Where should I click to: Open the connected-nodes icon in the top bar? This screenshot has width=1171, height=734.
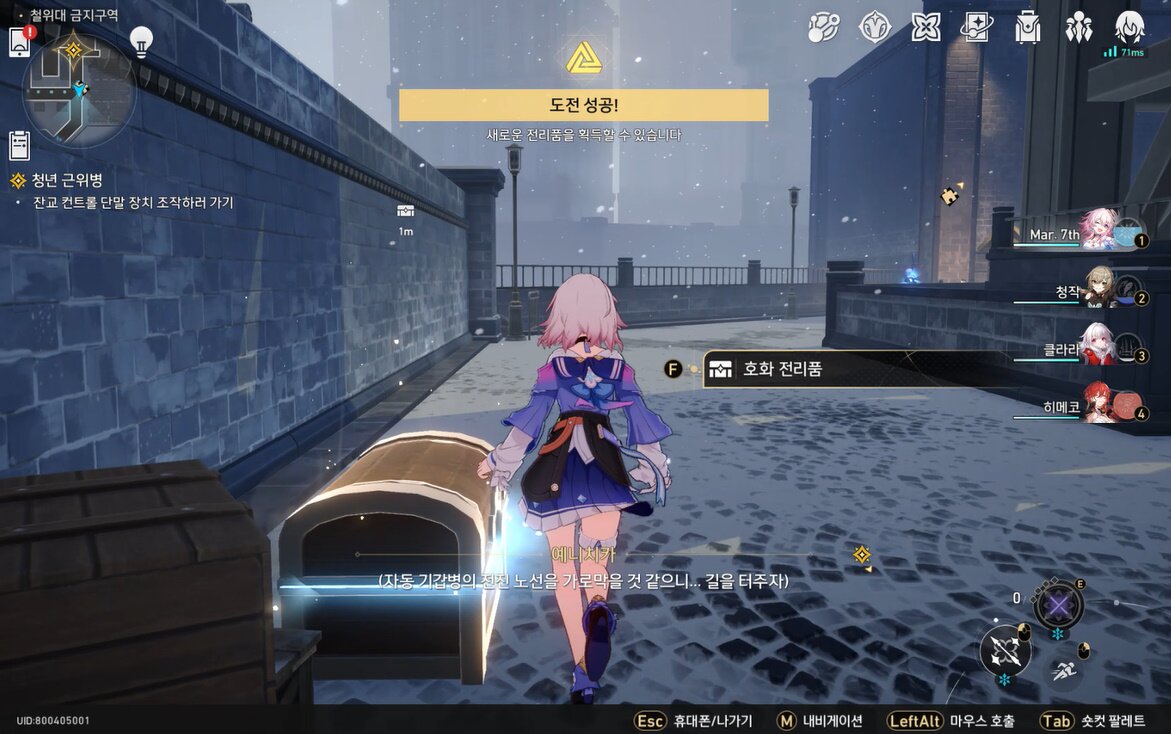coord(824,27)
